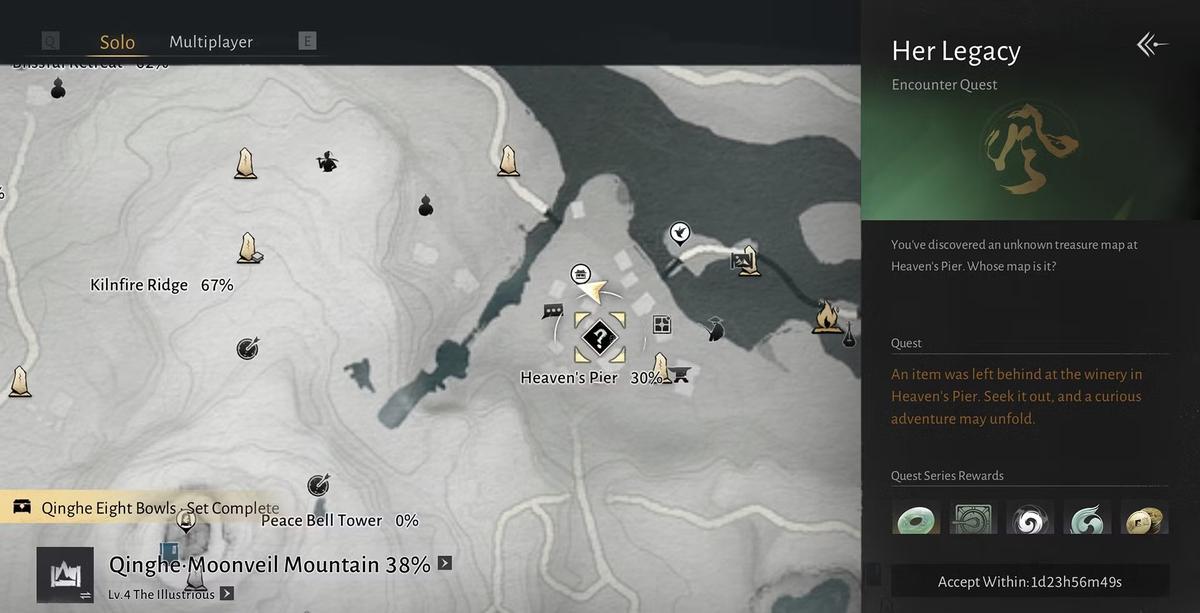Expand Lv.4 The Illustrious details

(x=227, y=594)
